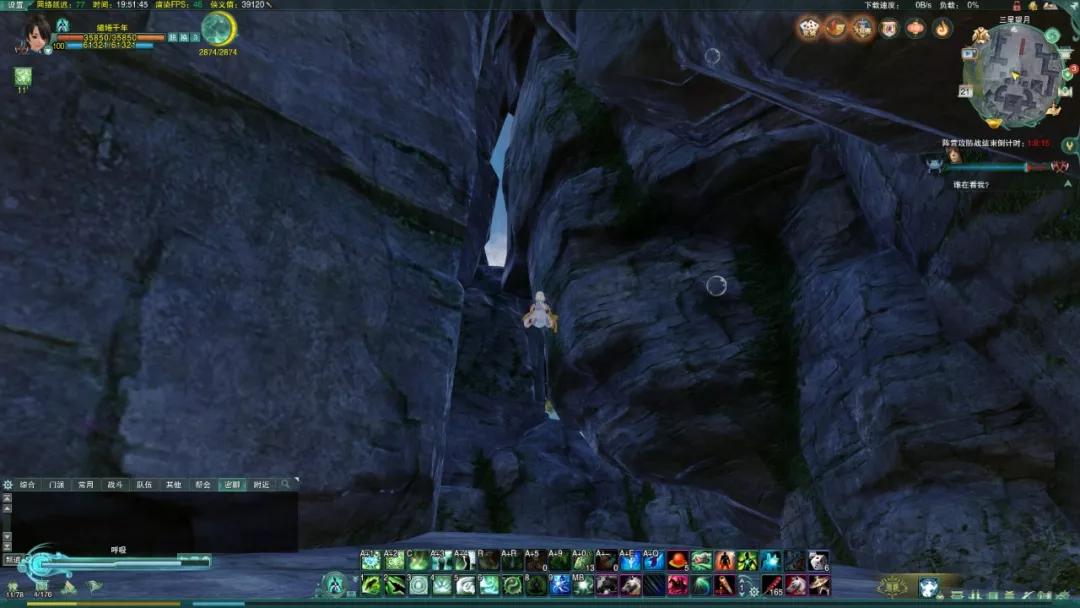This screenshot has width=1080, height=608.
Task: Open chat settings gear icon
Action: pos(8,485)
